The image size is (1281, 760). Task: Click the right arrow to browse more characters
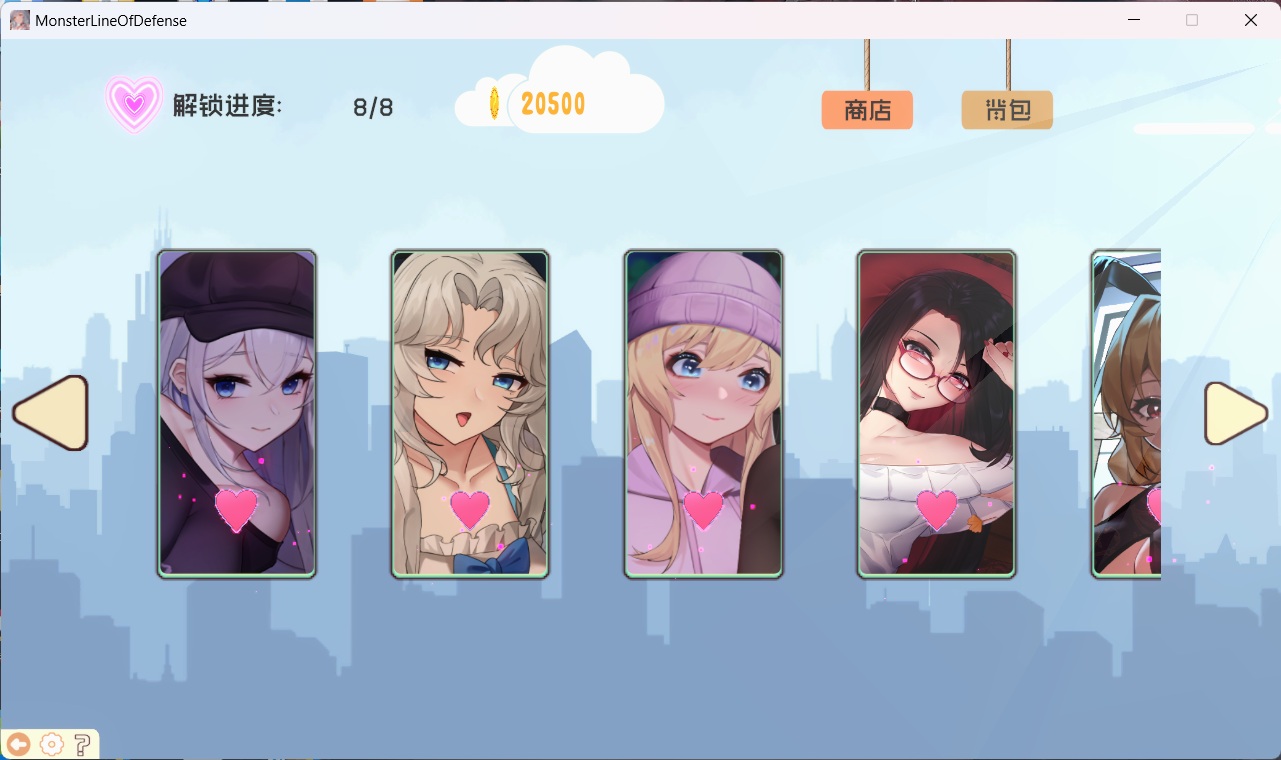coord(1236,412)
